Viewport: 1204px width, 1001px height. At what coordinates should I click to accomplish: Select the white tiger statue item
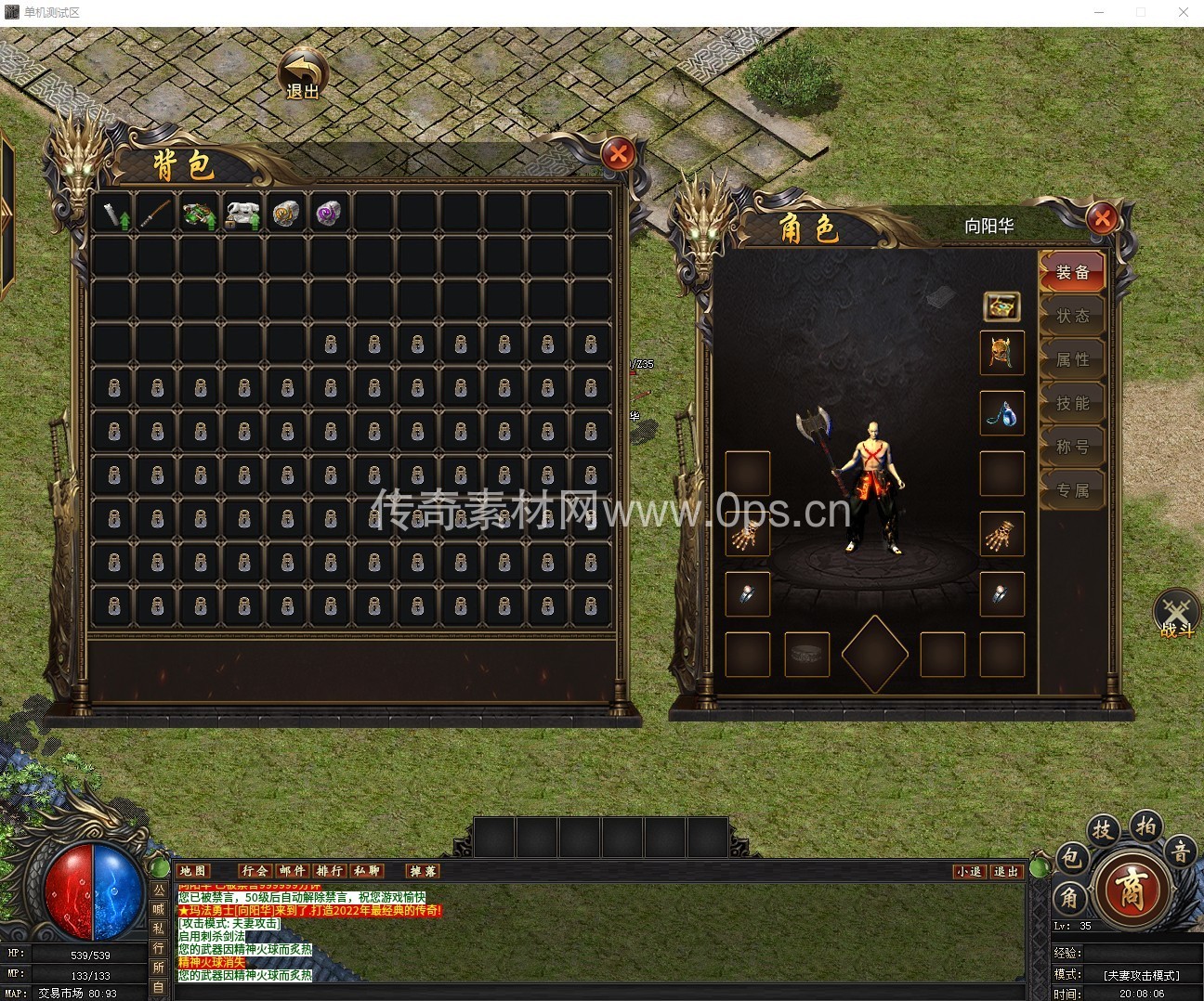coord(242,214)
